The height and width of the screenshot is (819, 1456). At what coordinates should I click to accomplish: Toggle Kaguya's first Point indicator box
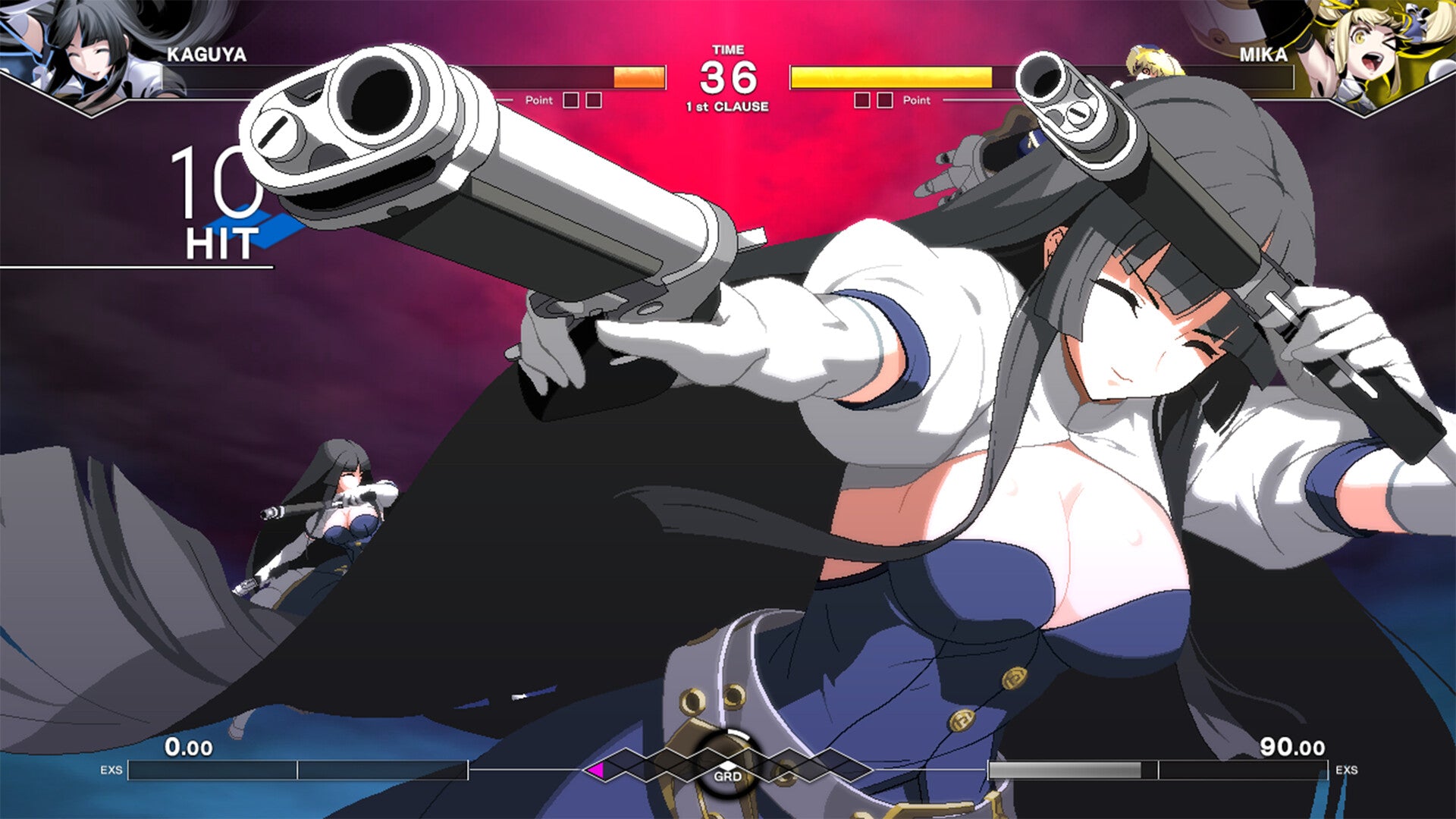click(570, 99)
